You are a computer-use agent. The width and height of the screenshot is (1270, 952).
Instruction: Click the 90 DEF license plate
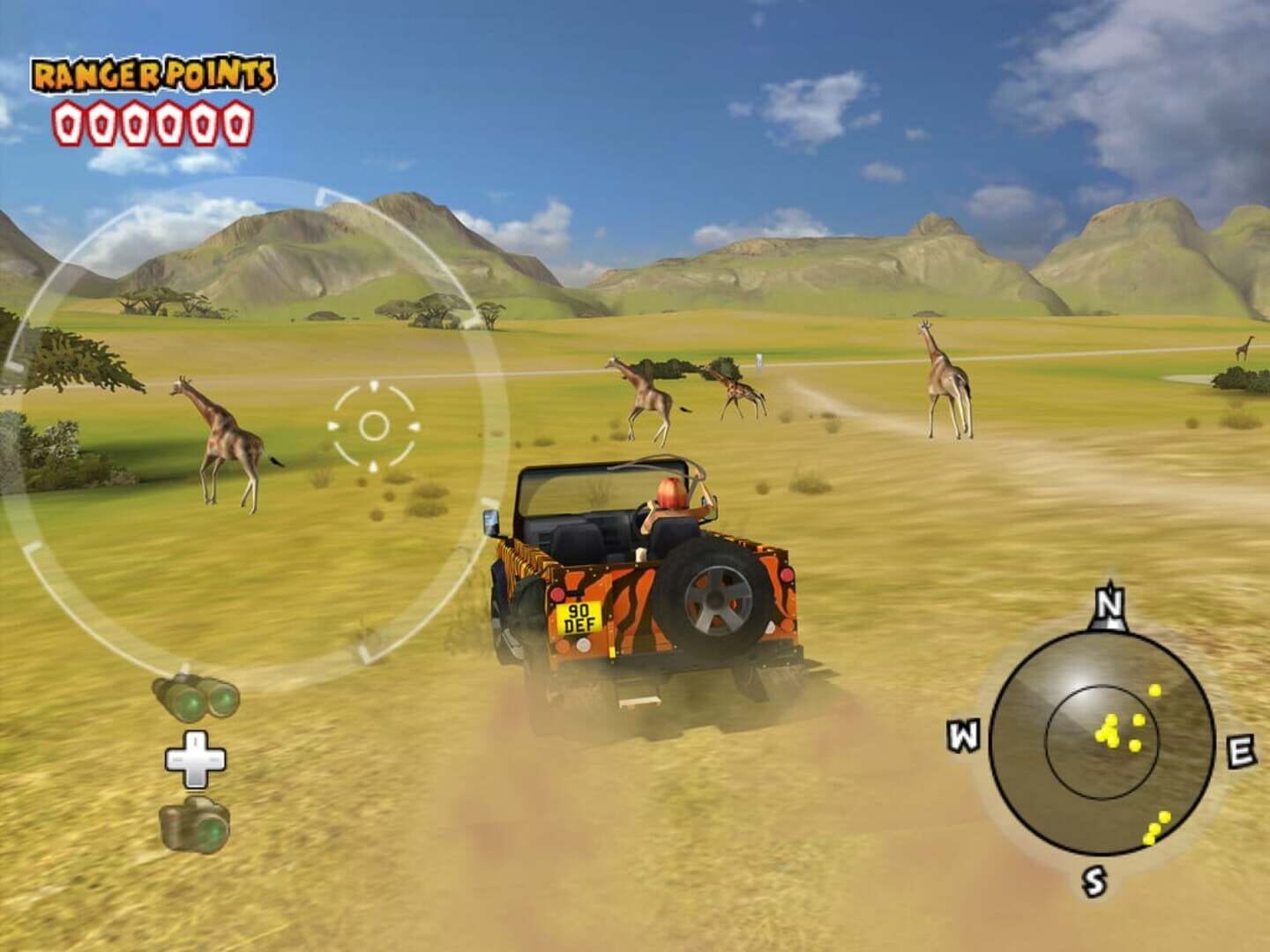pos(579,619)
